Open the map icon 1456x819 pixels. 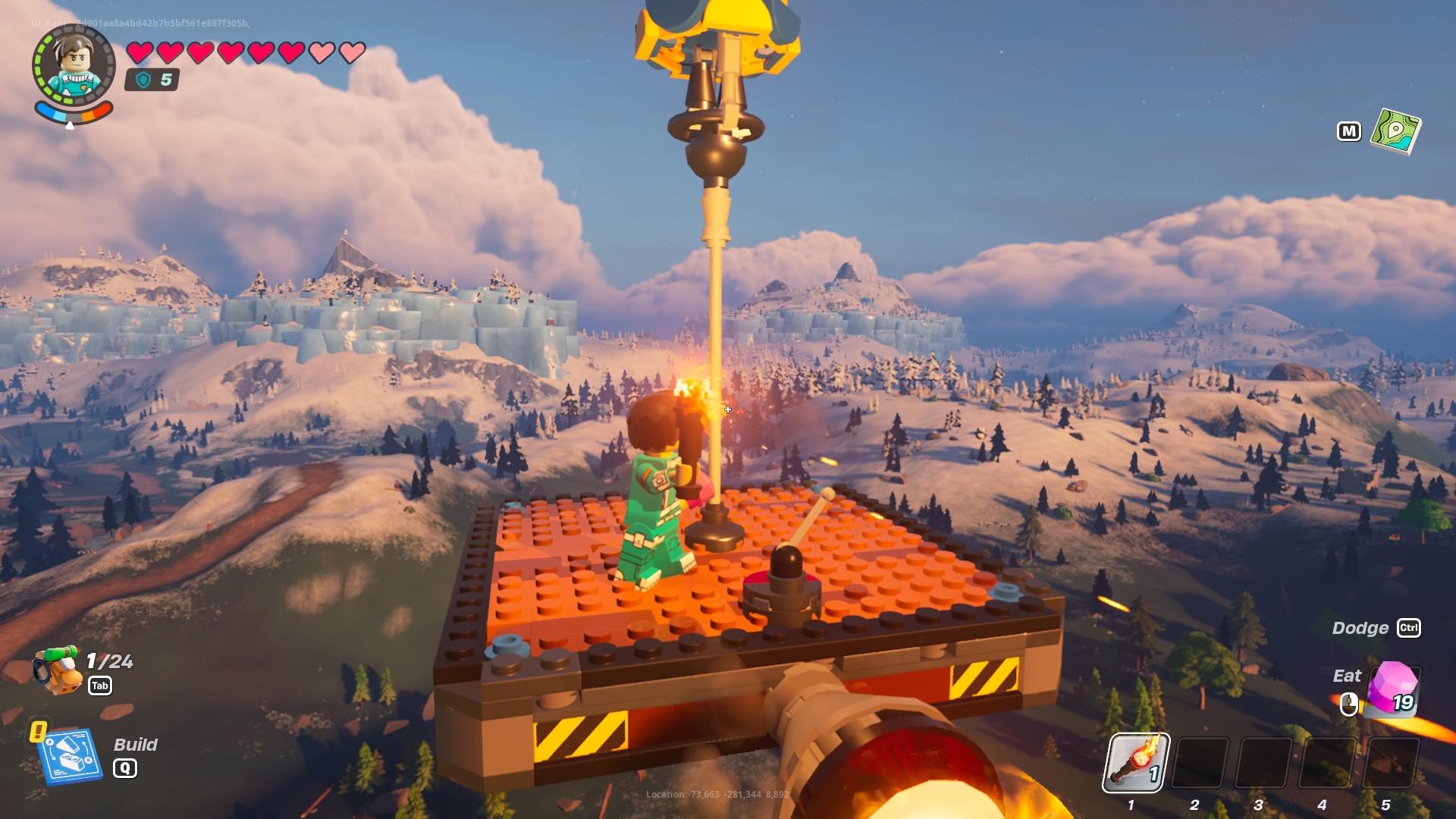pos(1395,131)
